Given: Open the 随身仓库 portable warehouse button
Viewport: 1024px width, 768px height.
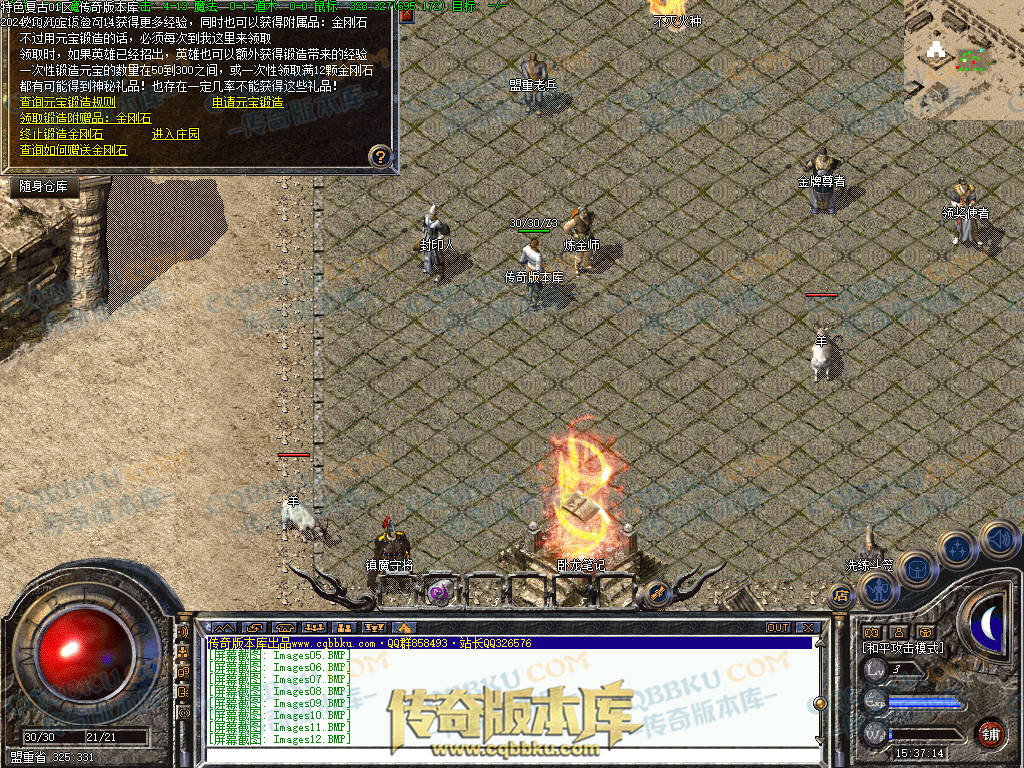Looking at the screenshot, I should (x=43, y=186).
